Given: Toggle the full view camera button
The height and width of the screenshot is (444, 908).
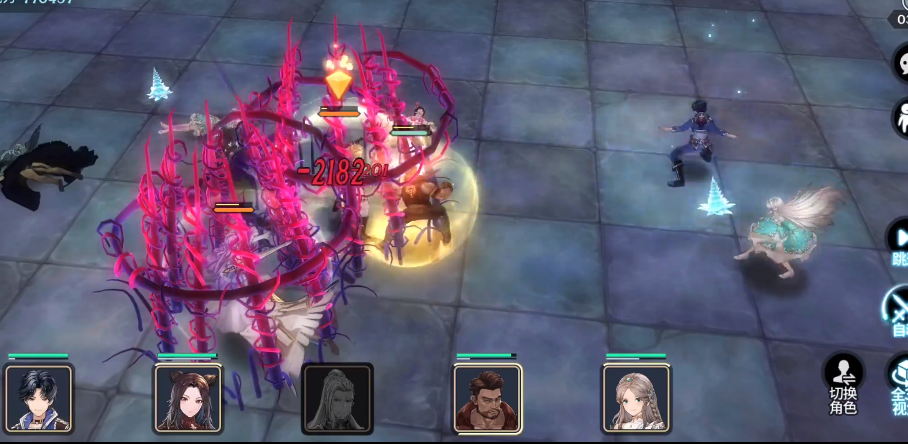Looking at the screenshot, I should [x=898, y=385].
